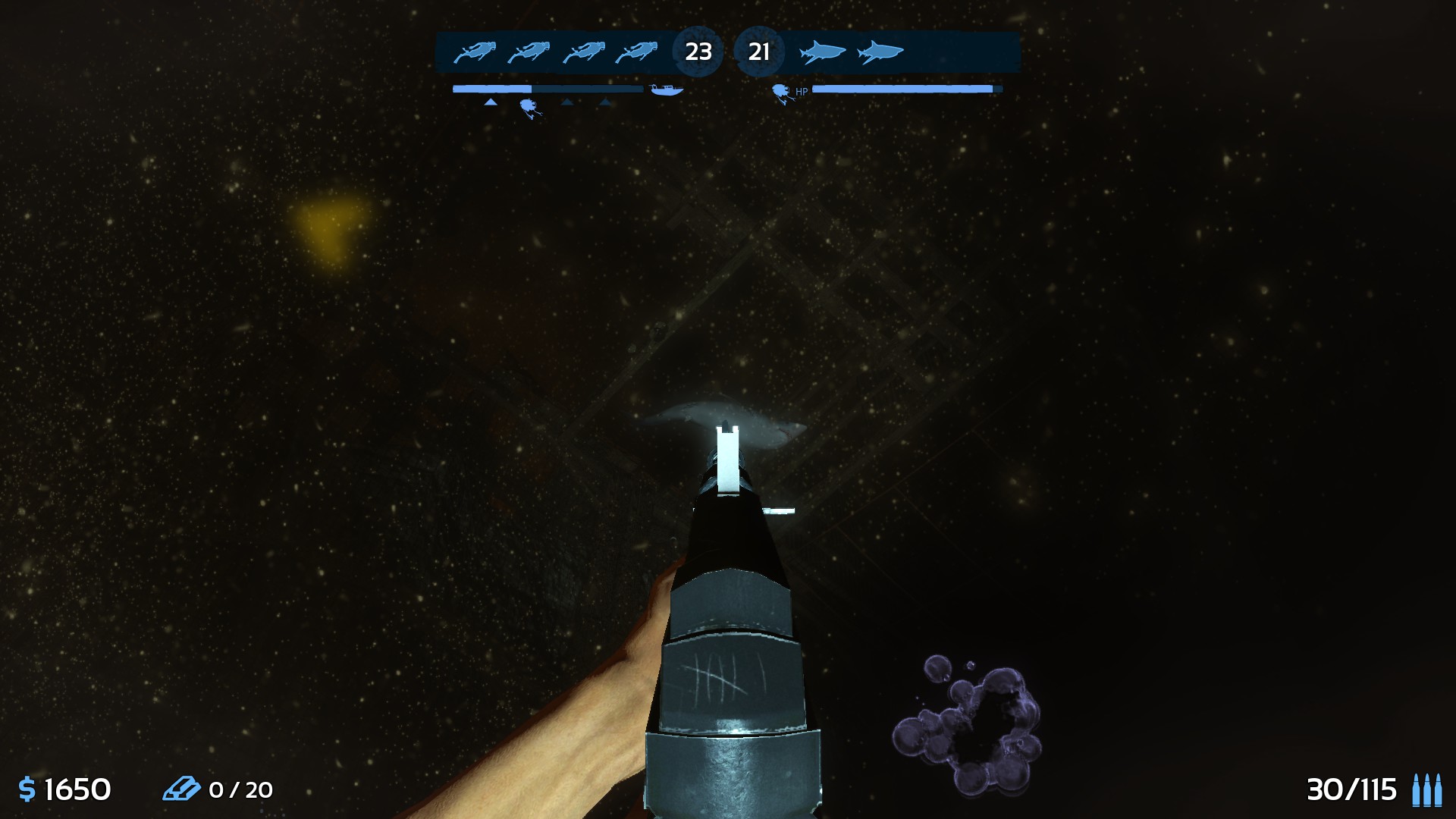
Task: Click the rightmost triangle indicator
Action: [605, 102]
